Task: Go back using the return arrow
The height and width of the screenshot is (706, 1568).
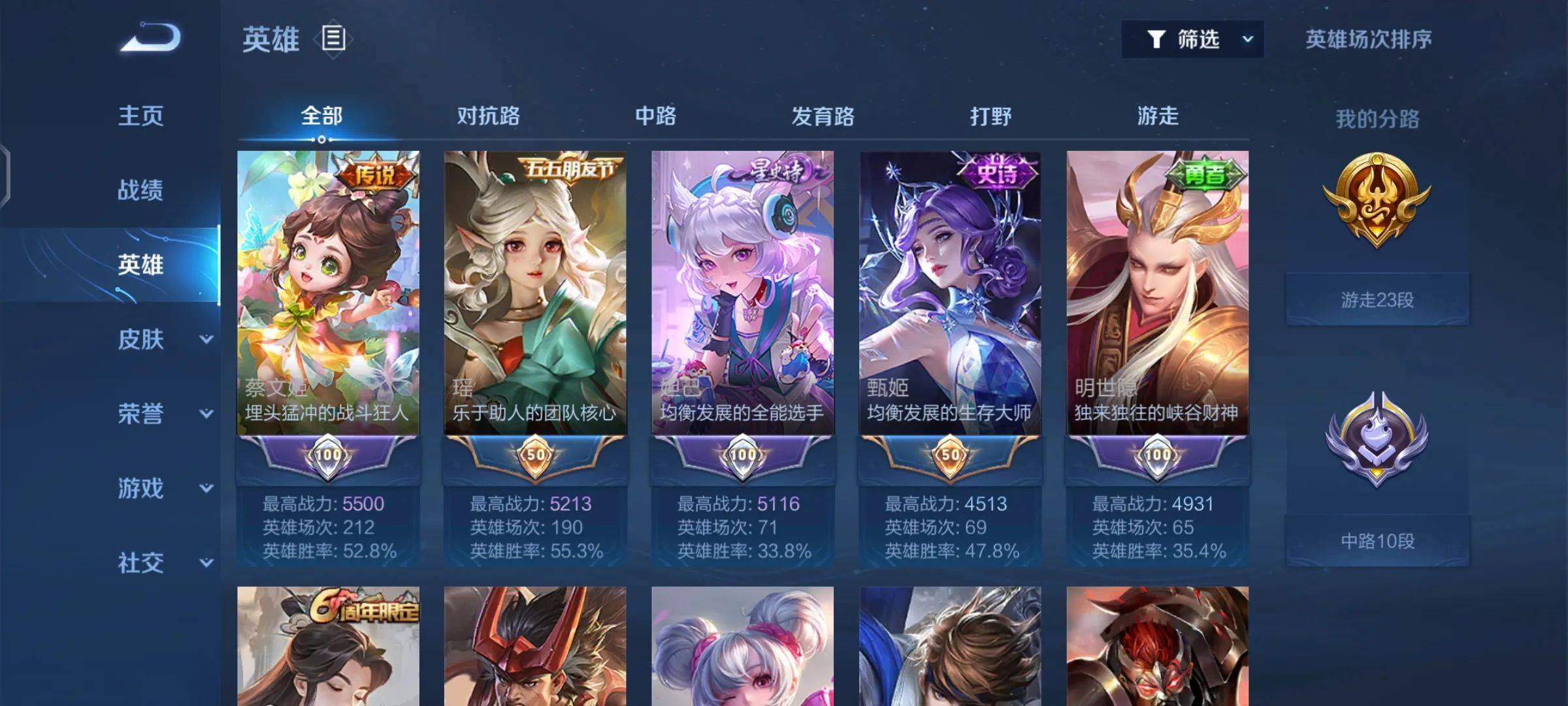Action: pyautogui.click(x=150, y=38)
